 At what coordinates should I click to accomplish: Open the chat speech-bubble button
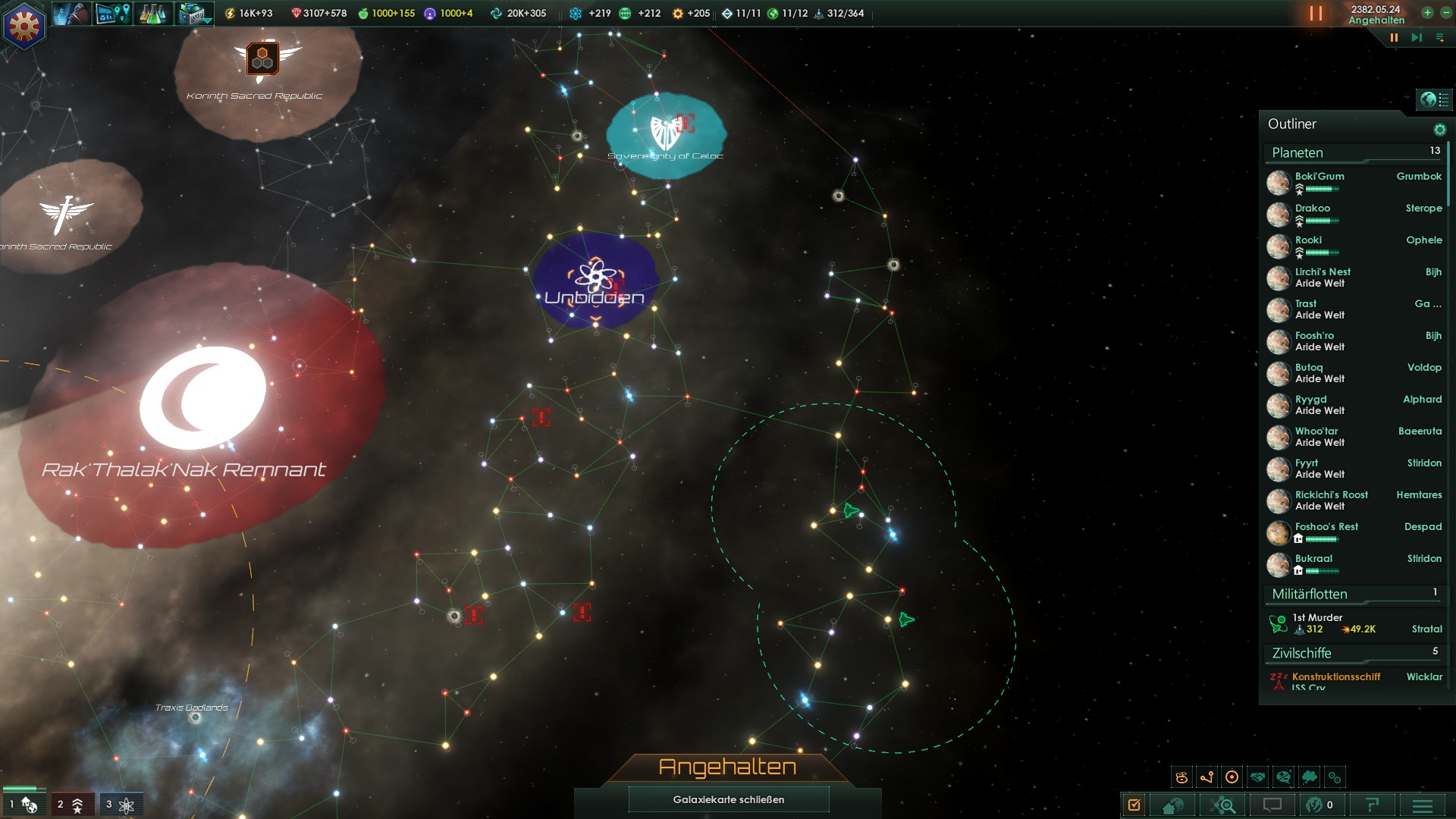tap(1272, 805)
